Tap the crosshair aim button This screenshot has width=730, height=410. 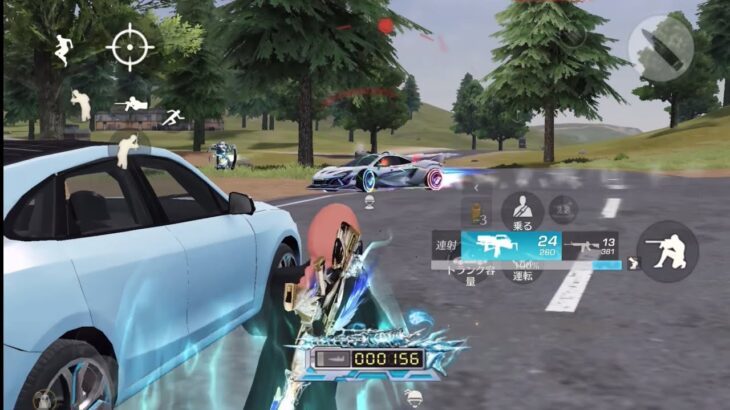click(x=130, y=48)
